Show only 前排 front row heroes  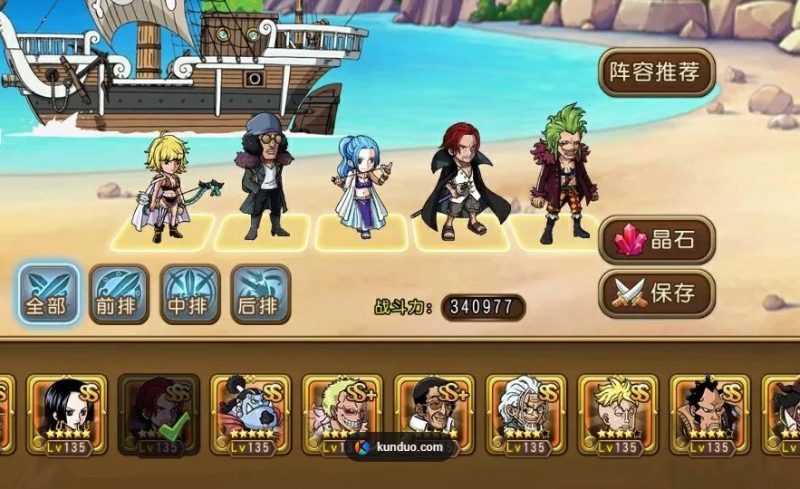pos(119,293)
